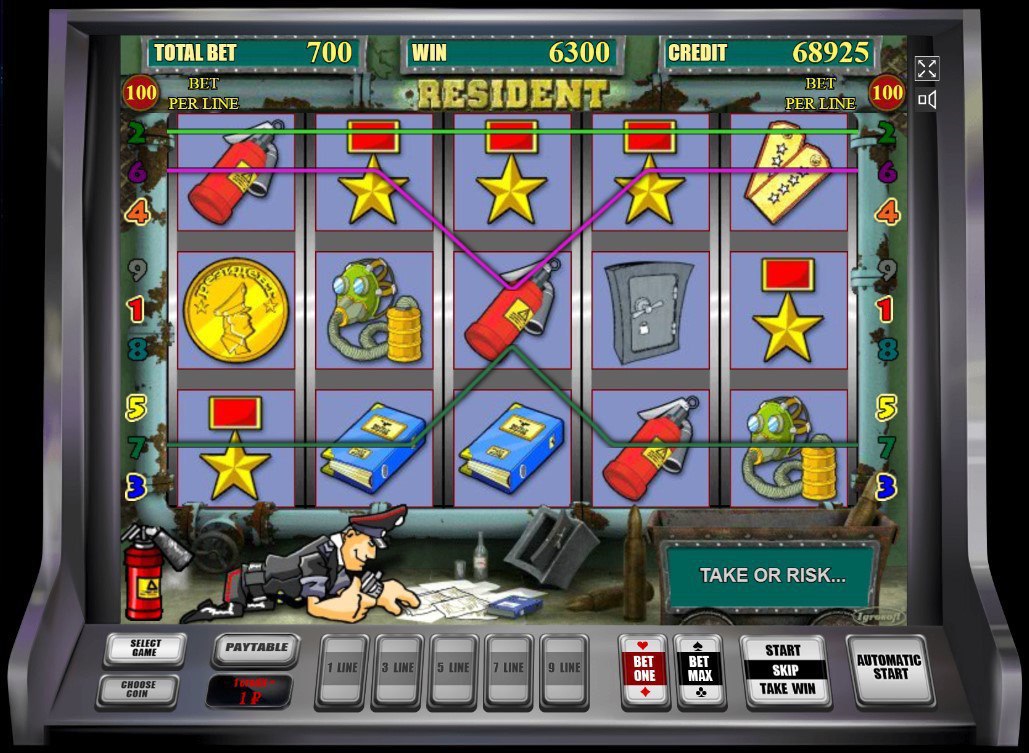
Task: Enable all lines with 9 Line button
Action: click(564, 668)
